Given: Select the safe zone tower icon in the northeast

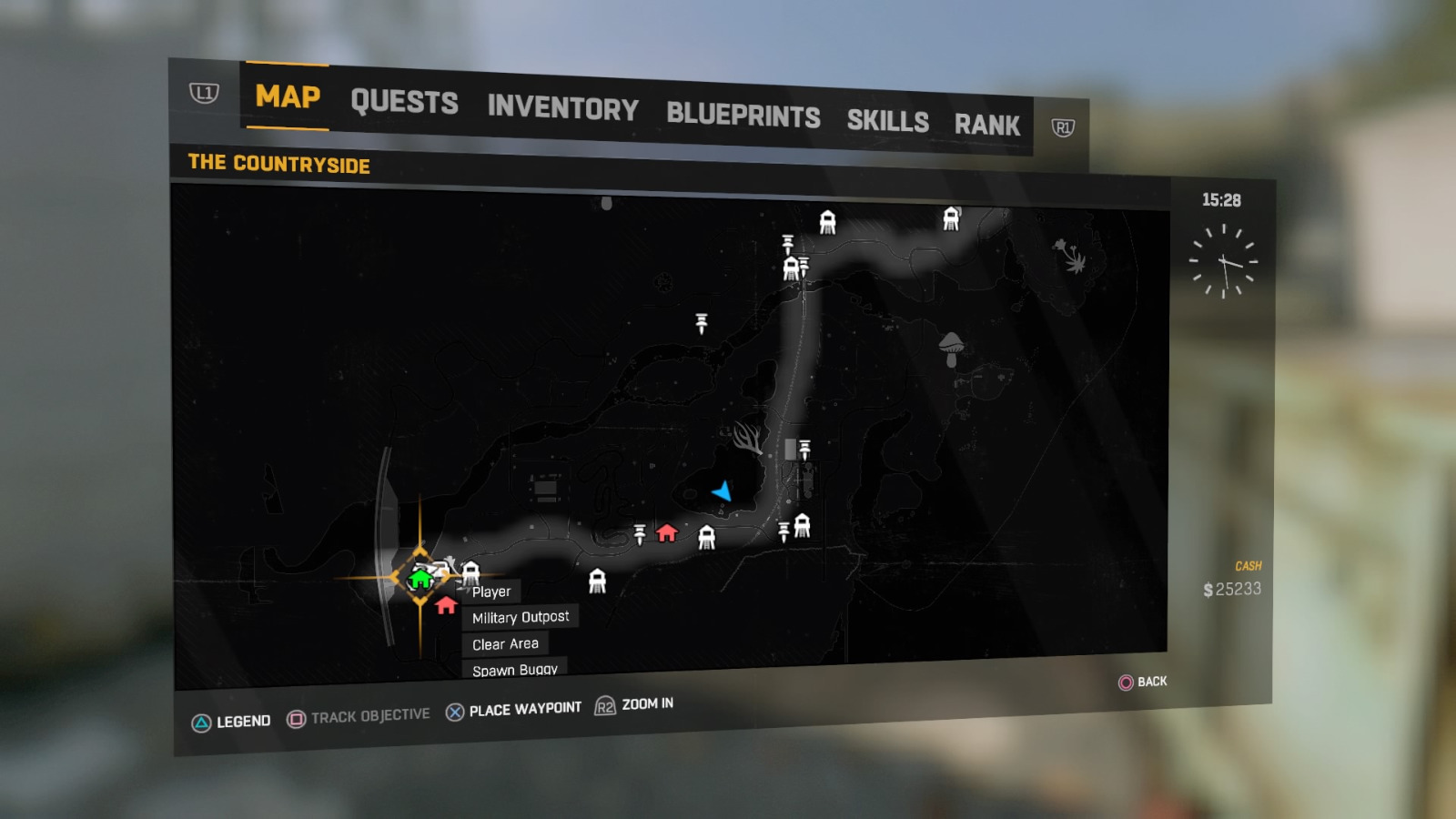Looking at the screenshot, I should pos(950,217).
